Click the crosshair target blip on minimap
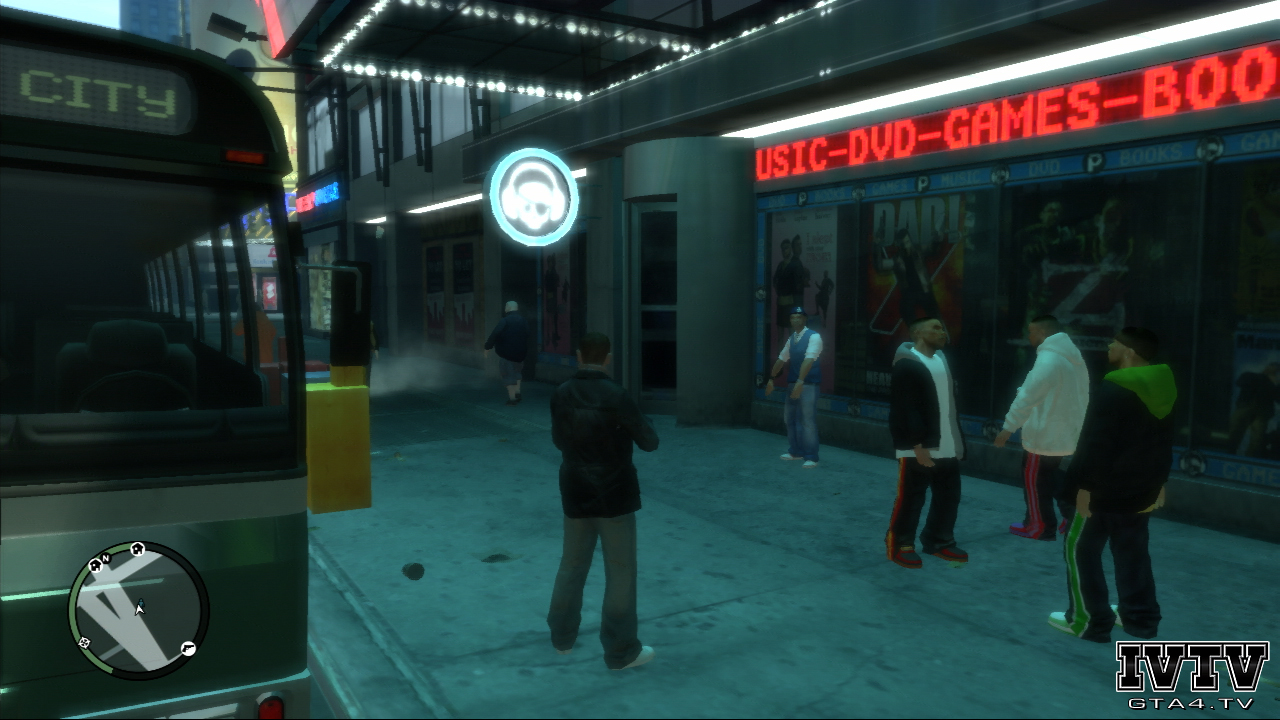This screenshot has width=1280, height=720. (x=85, y=642)
